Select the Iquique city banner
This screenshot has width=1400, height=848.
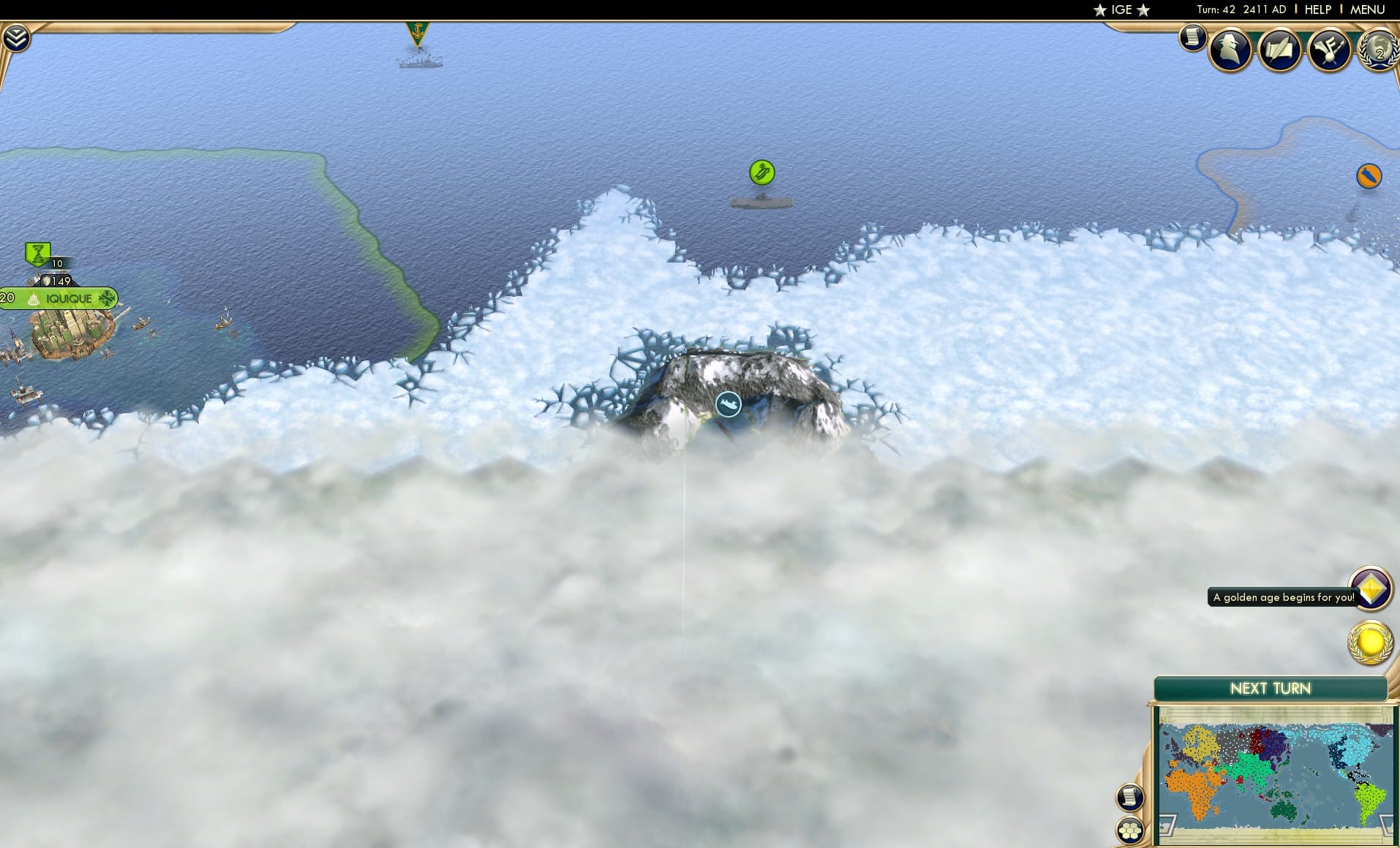(x=69, y=298)
